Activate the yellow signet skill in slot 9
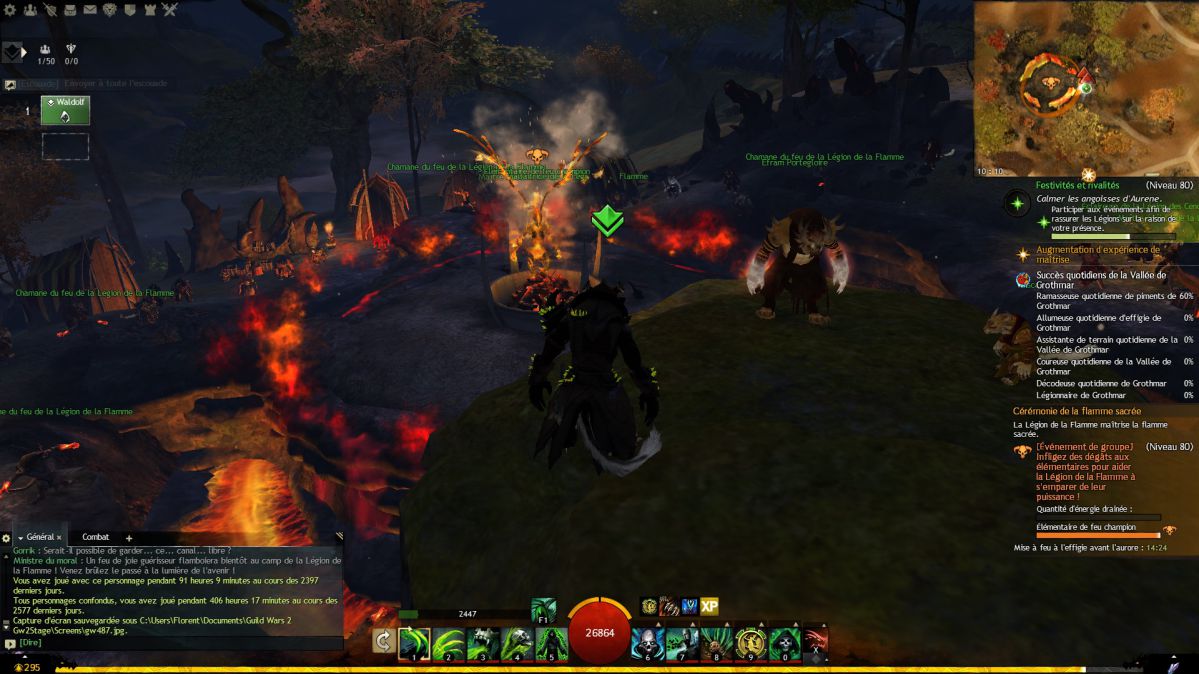 click(x=749, y=642)
